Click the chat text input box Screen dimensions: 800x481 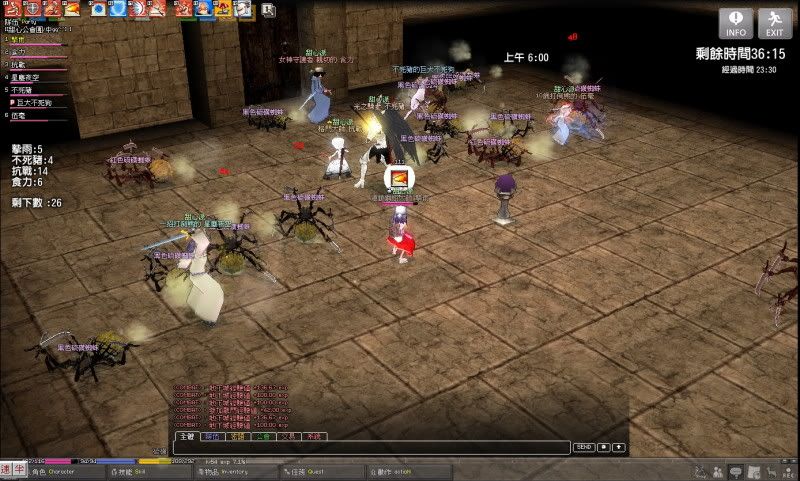point(370,447)
